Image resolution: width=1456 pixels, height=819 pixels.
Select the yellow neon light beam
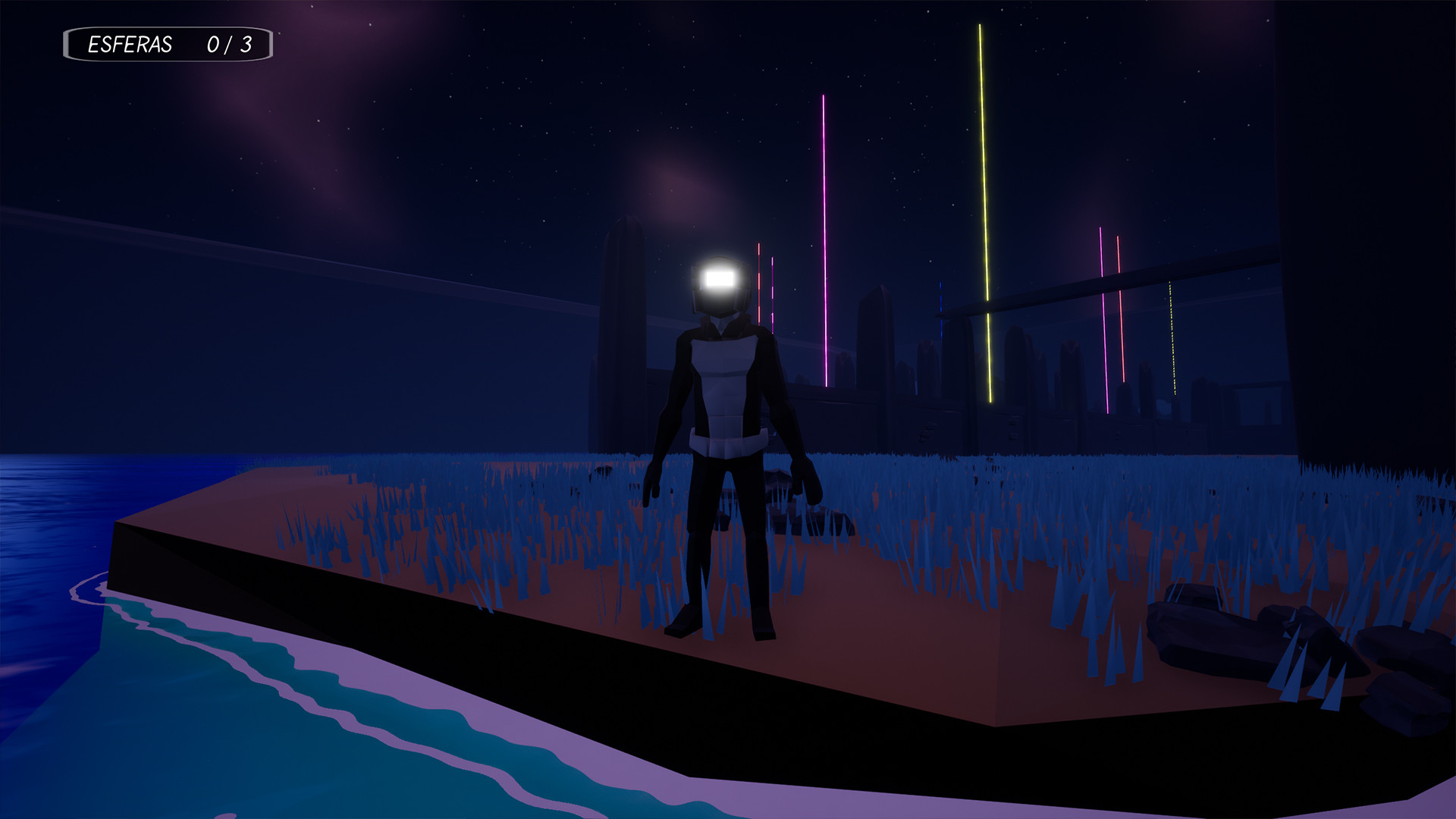coord(986,220)
